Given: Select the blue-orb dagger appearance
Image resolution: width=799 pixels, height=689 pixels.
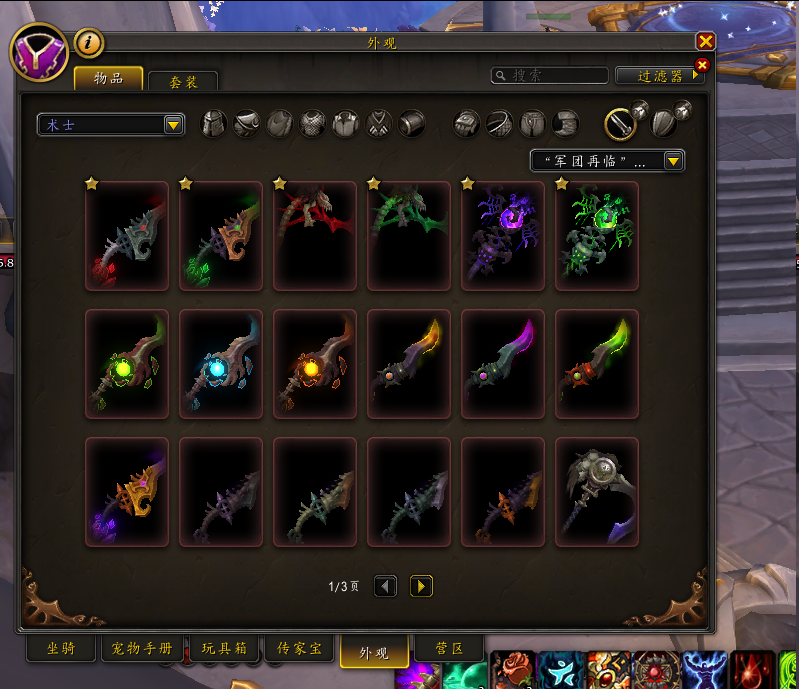Looking at the screenshot, I should point(220,364).
